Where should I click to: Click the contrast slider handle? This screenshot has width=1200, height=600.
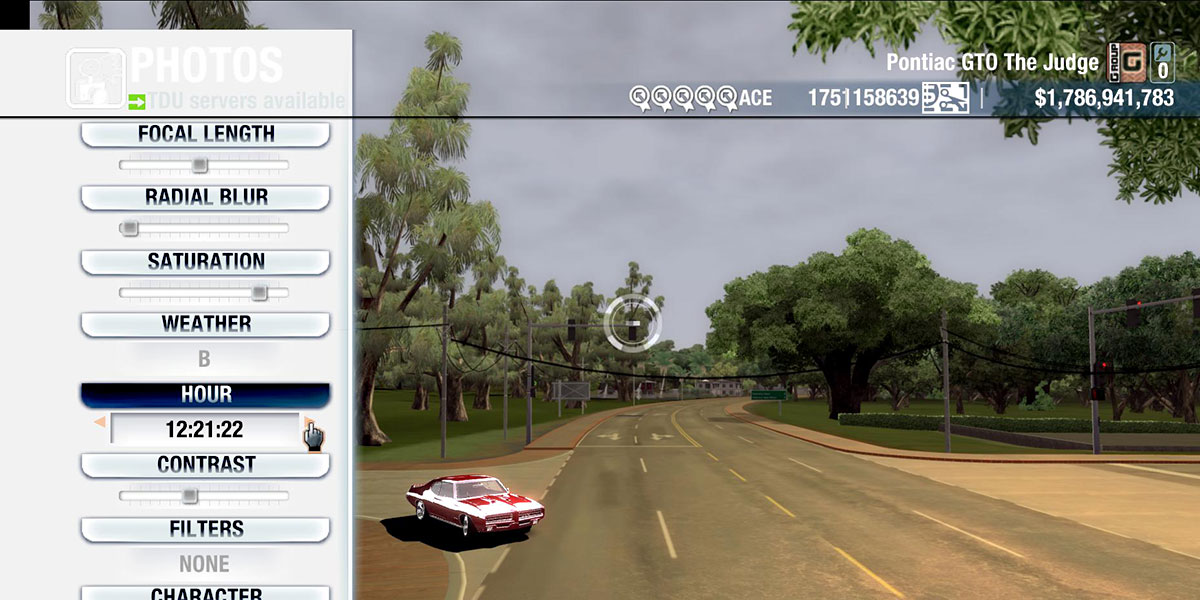click(x=189, y=496)
